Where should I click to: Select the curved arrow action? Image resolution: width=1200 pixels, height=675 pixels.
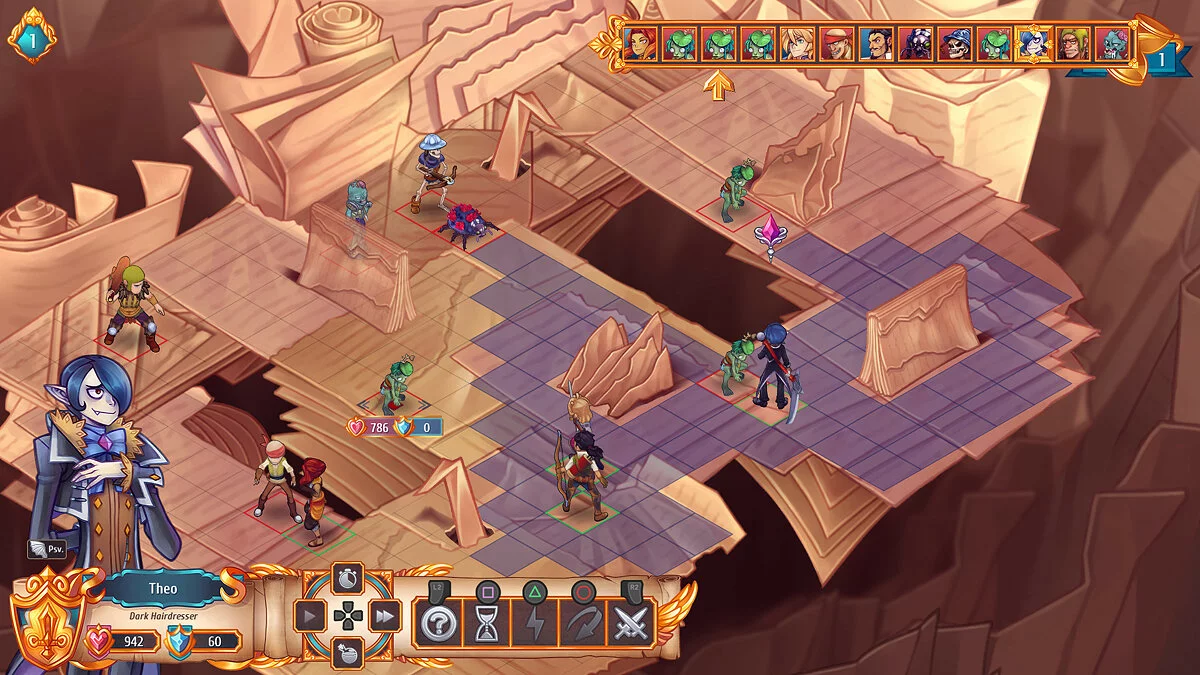click(583, 624)
